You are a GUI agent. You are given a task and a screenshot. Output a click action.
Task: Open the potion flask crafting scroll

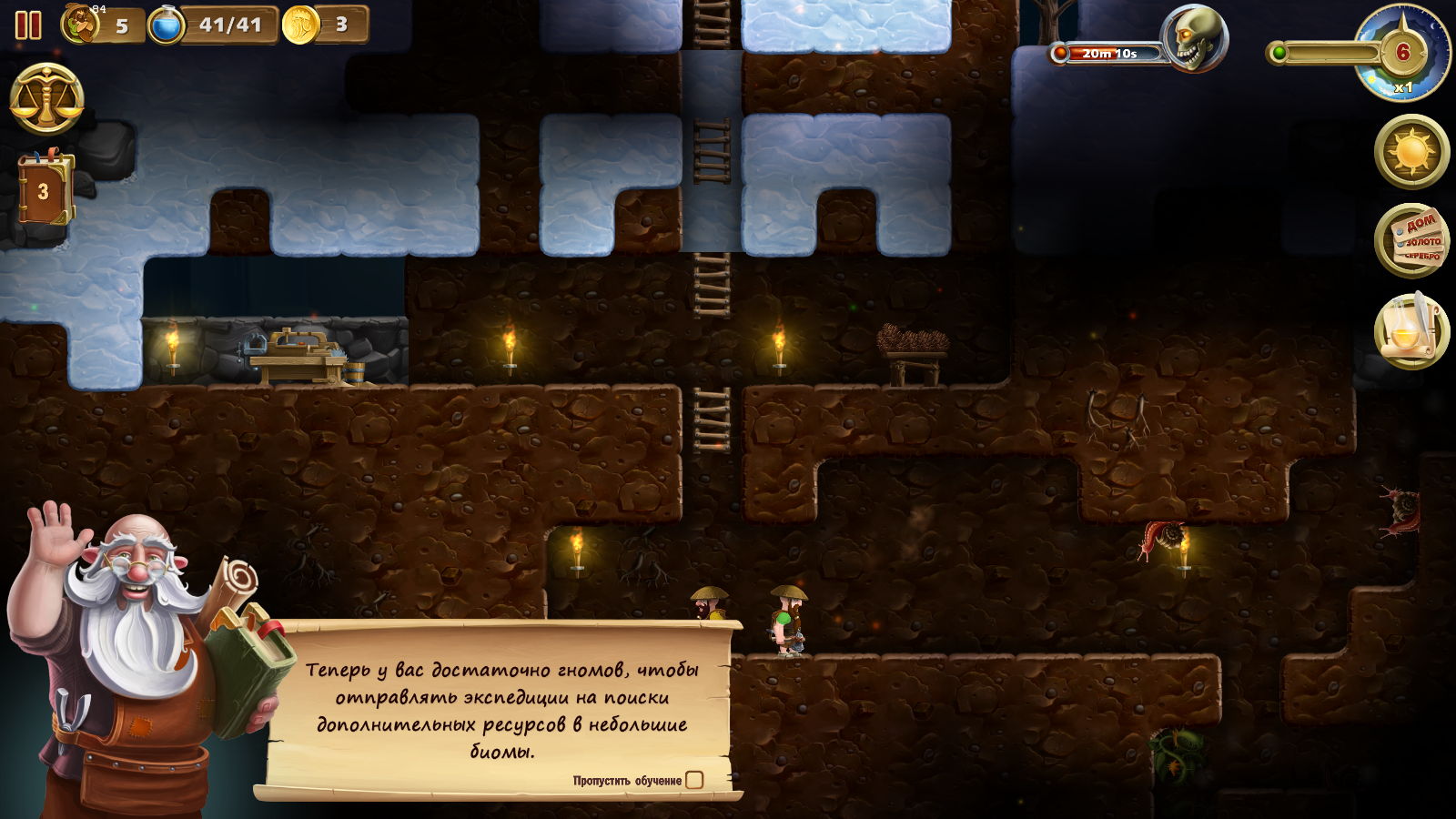1411,330
